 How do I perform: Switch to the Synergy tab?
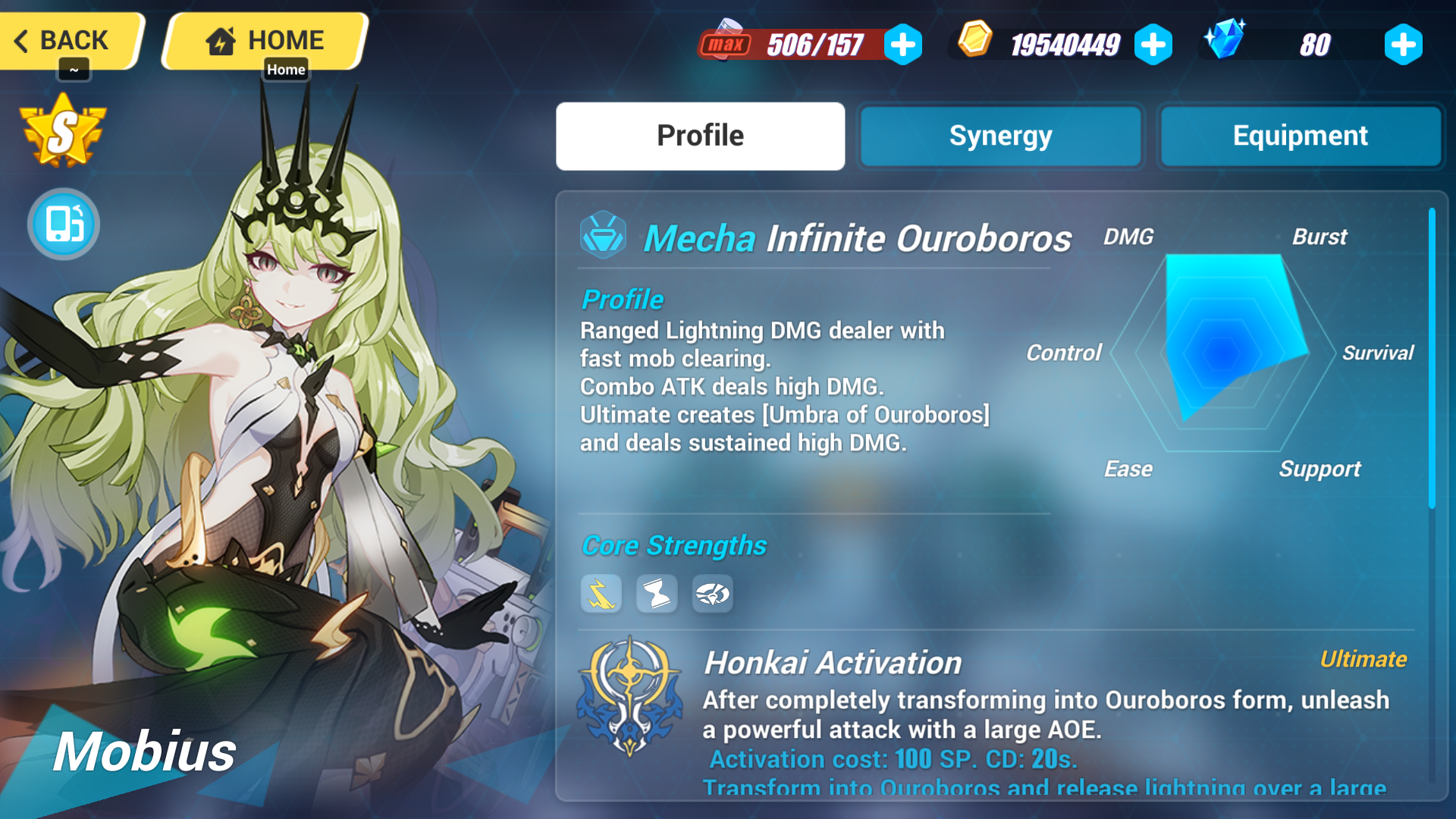[x=999, y=136]
